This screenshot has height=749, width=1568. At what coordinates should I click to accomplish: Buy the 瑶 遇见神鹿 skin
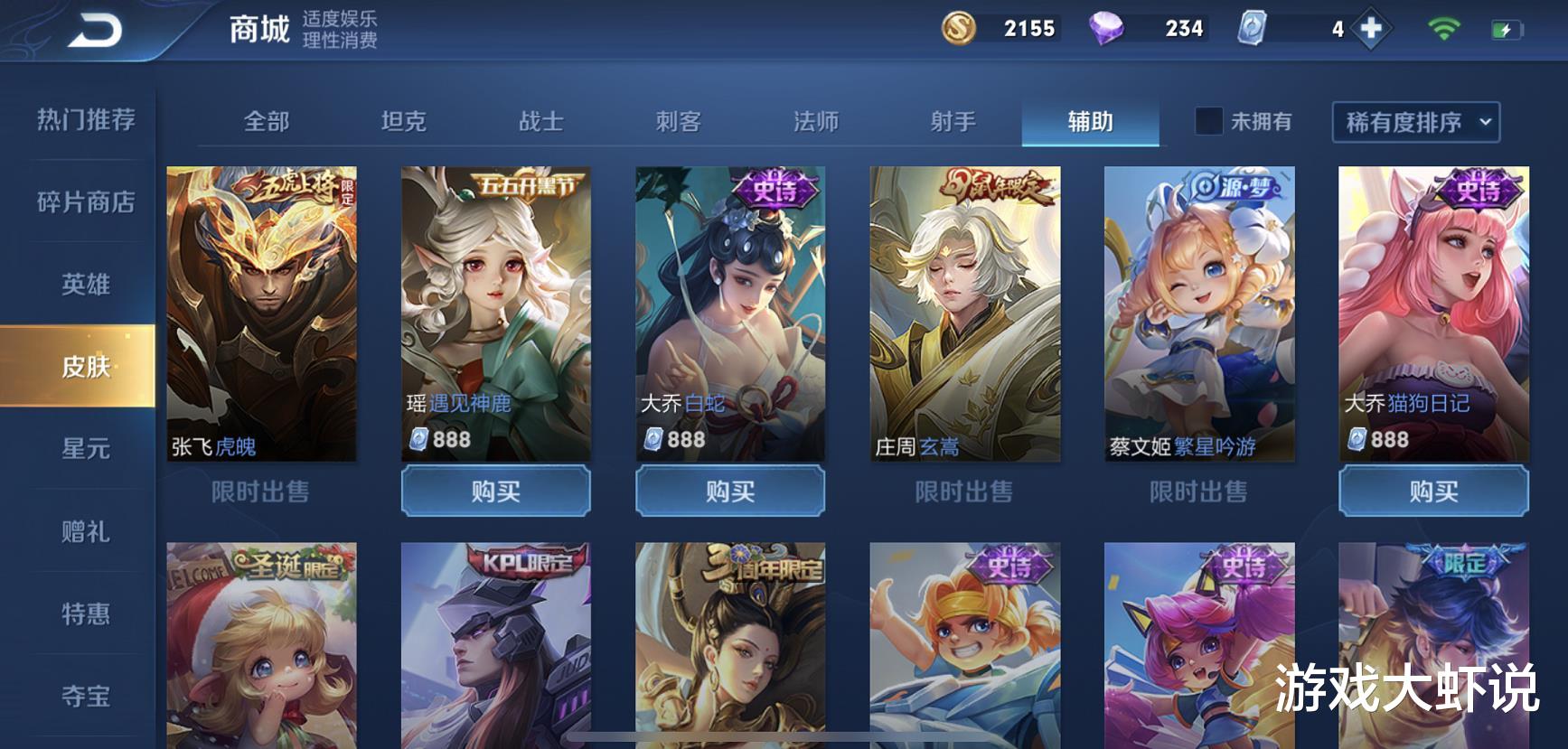(495, 492)
